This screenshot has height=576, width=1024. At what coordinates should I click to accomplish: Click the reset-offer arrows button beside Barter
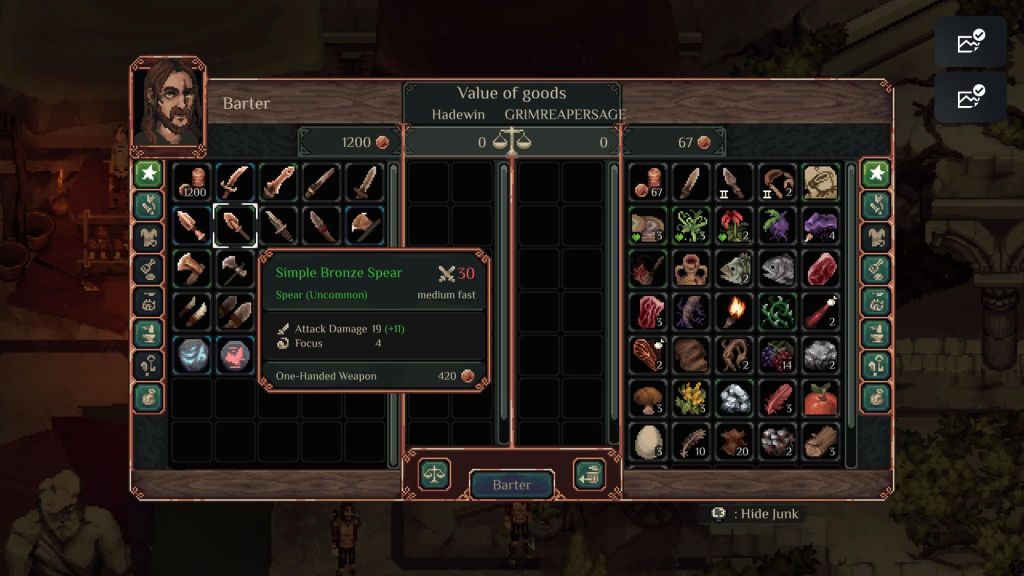(x=588, y=474)
